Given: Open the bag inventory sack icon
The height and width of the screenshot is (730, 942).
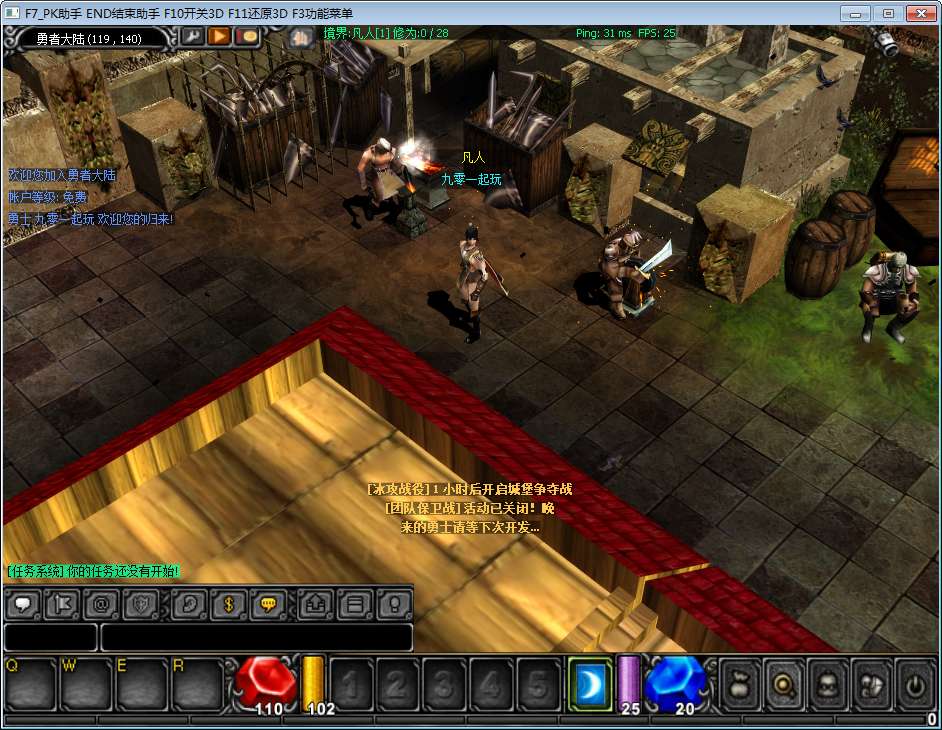Looking at the screenshot, I should [x=739, y=685].
